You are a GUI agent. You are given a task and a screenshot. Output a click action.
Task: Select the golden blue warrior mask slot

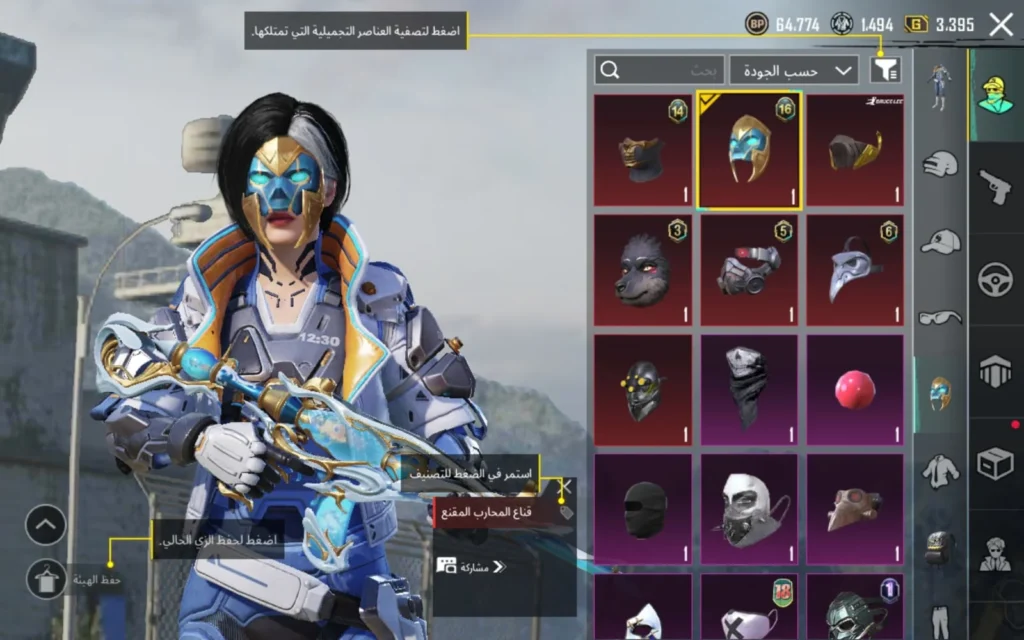coord(749,150)
